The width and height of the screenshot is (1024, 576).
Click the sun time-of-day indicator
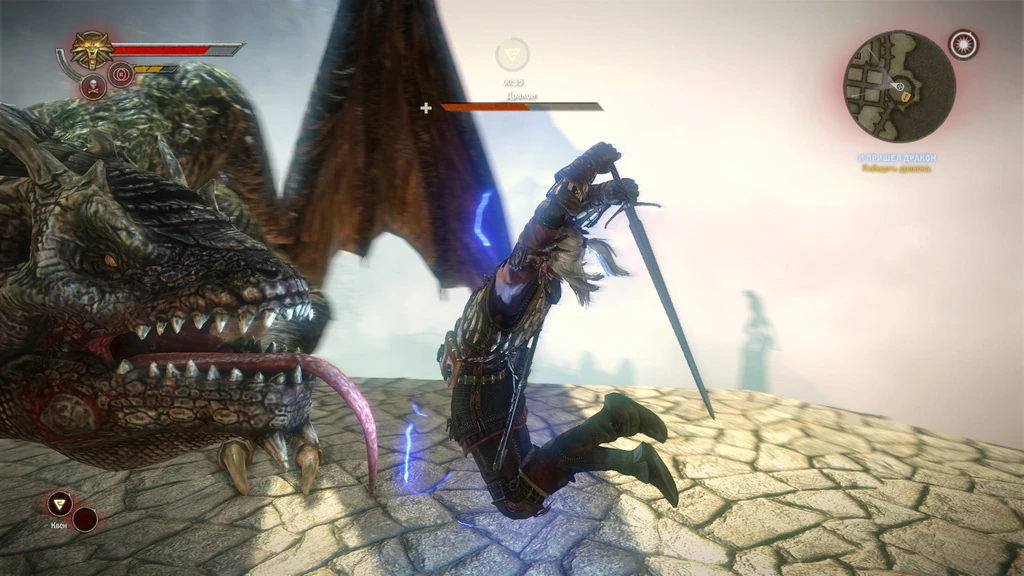pyautogui.click(x=963, y=45)
